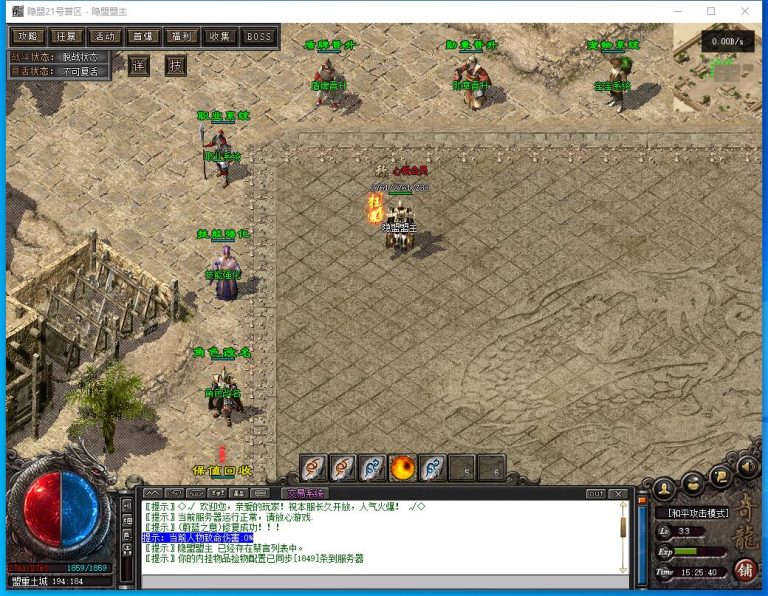Select the highlighted 致命伤害 chat message
The width and height of the screenshot is (768, 596).
pos(198,538)
